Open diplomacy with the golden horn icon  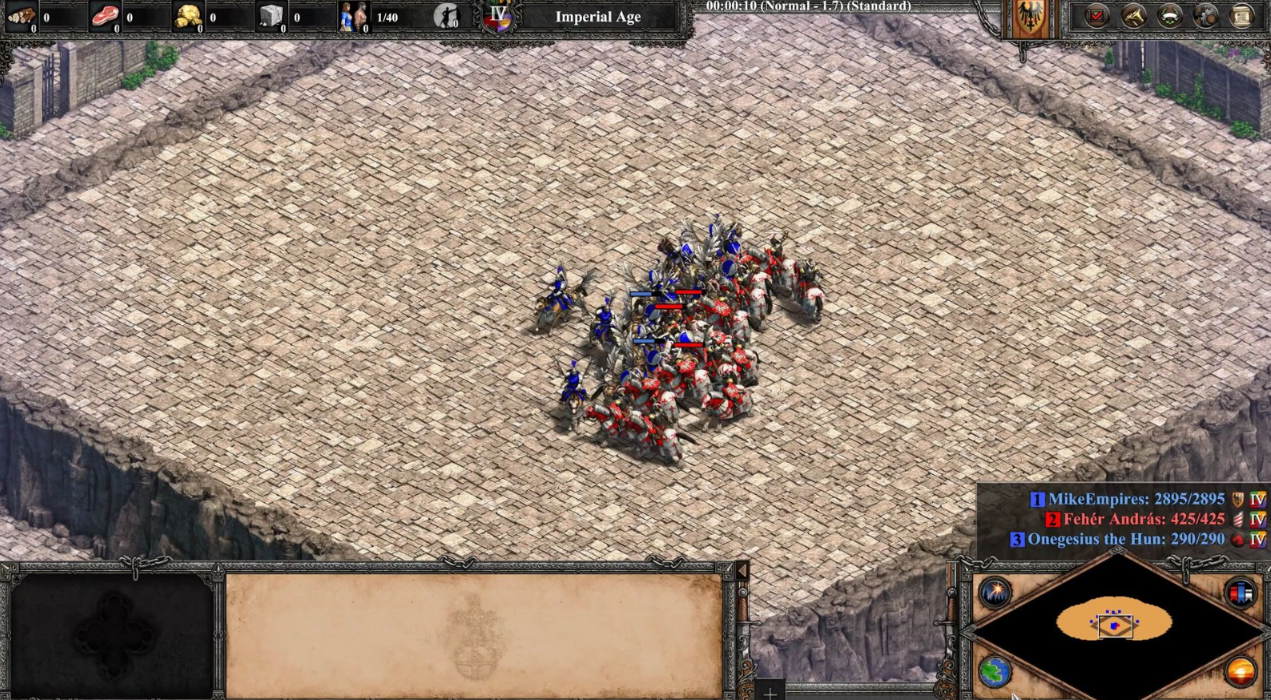[x=1133, y=16]
